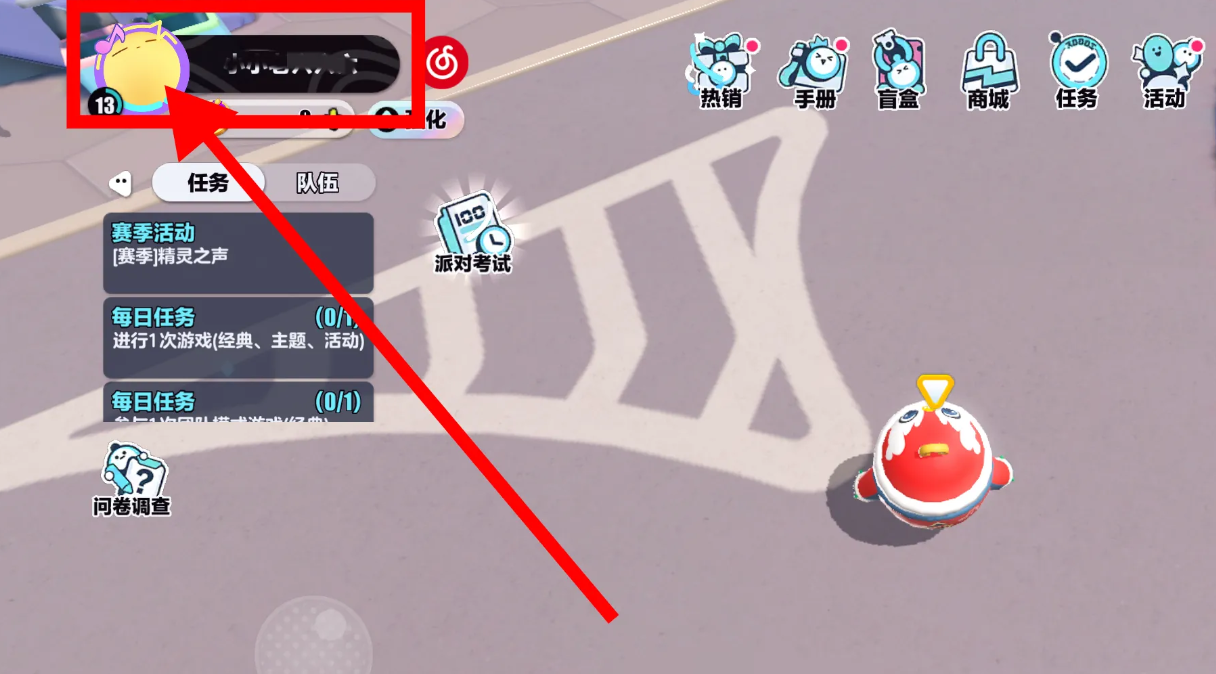
Task: Open the 活动 events menu
Action: 1164,70
